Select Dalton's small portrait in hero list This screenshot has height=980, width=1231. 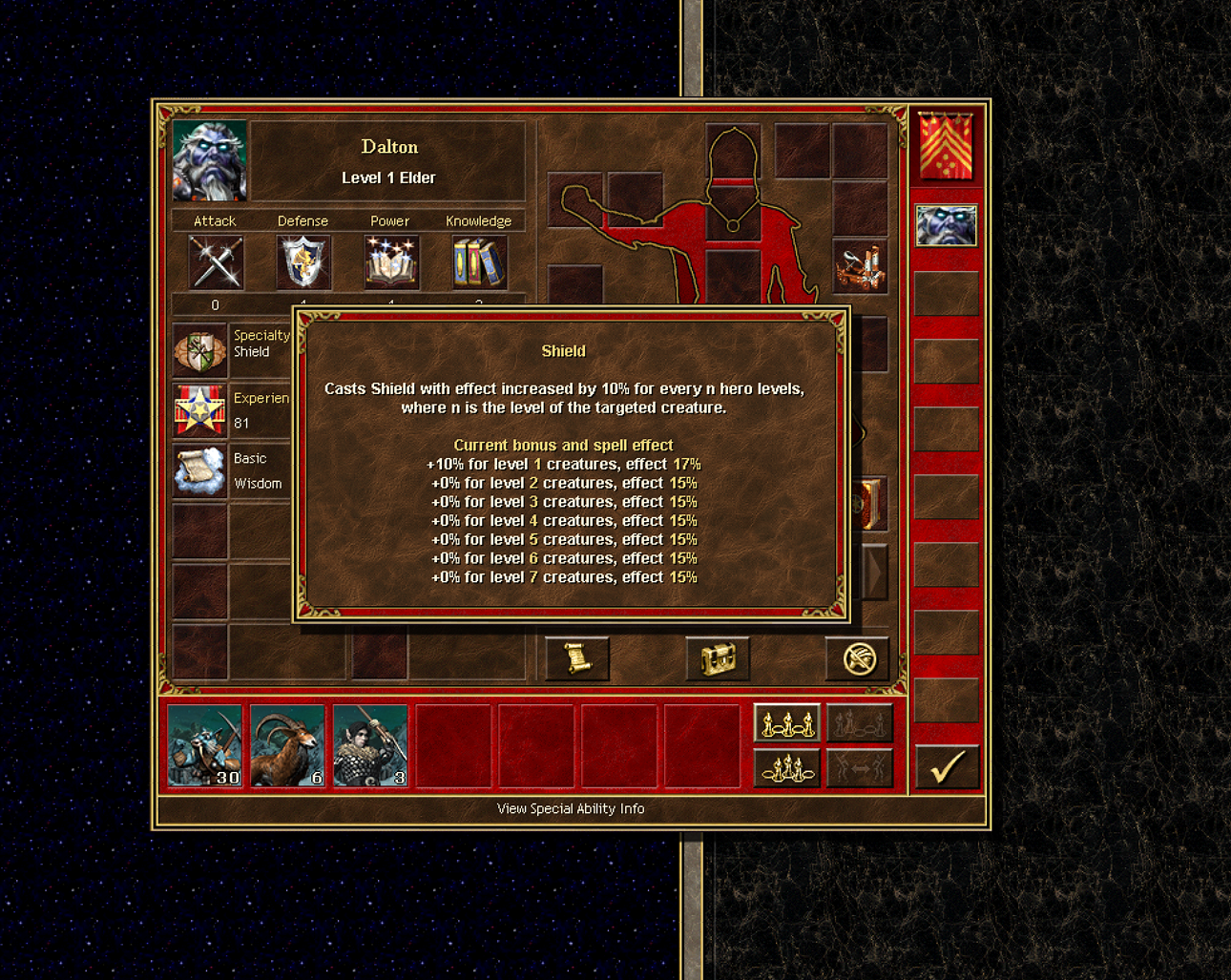pos(946,226)
